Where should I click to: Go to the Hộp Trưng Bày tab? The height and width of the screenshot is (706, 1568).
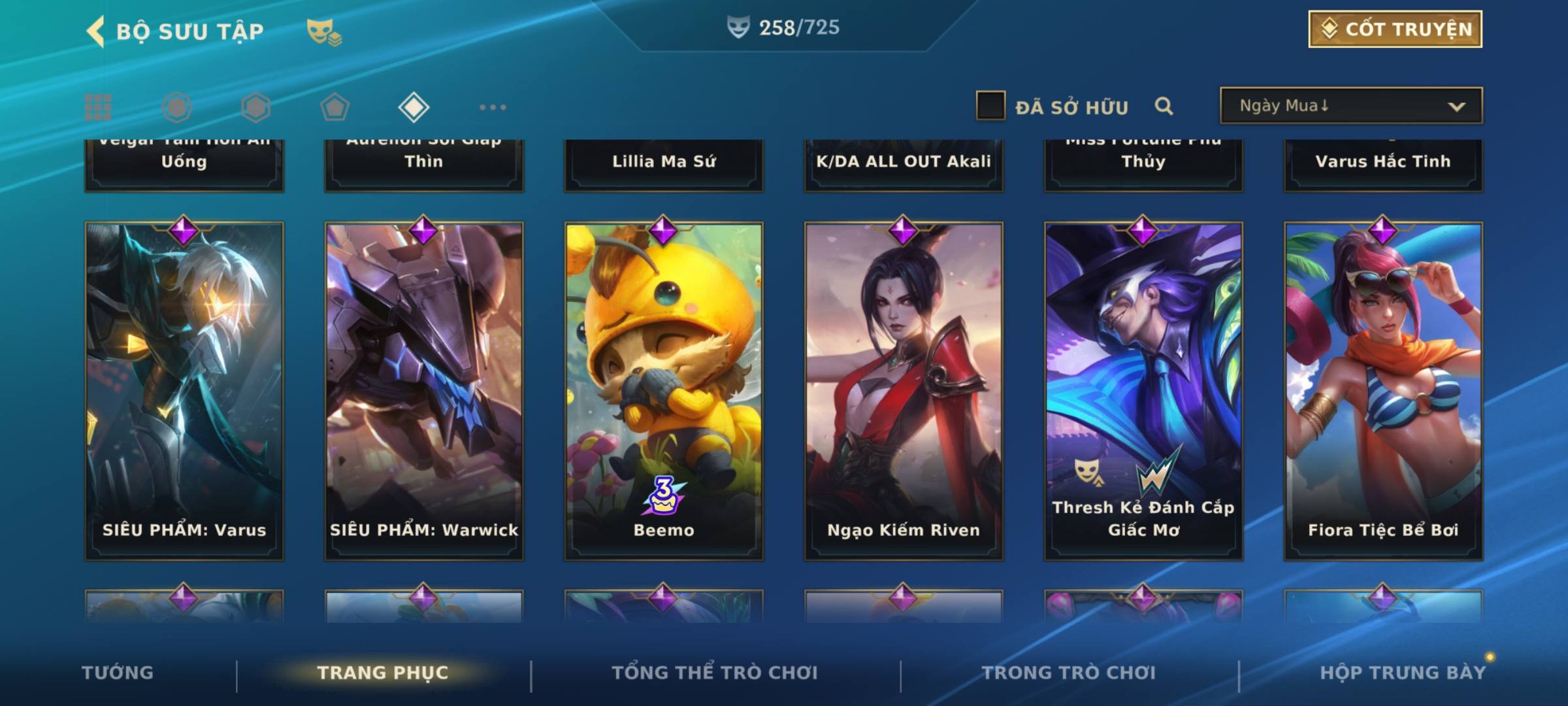(x=1403, y=673)
